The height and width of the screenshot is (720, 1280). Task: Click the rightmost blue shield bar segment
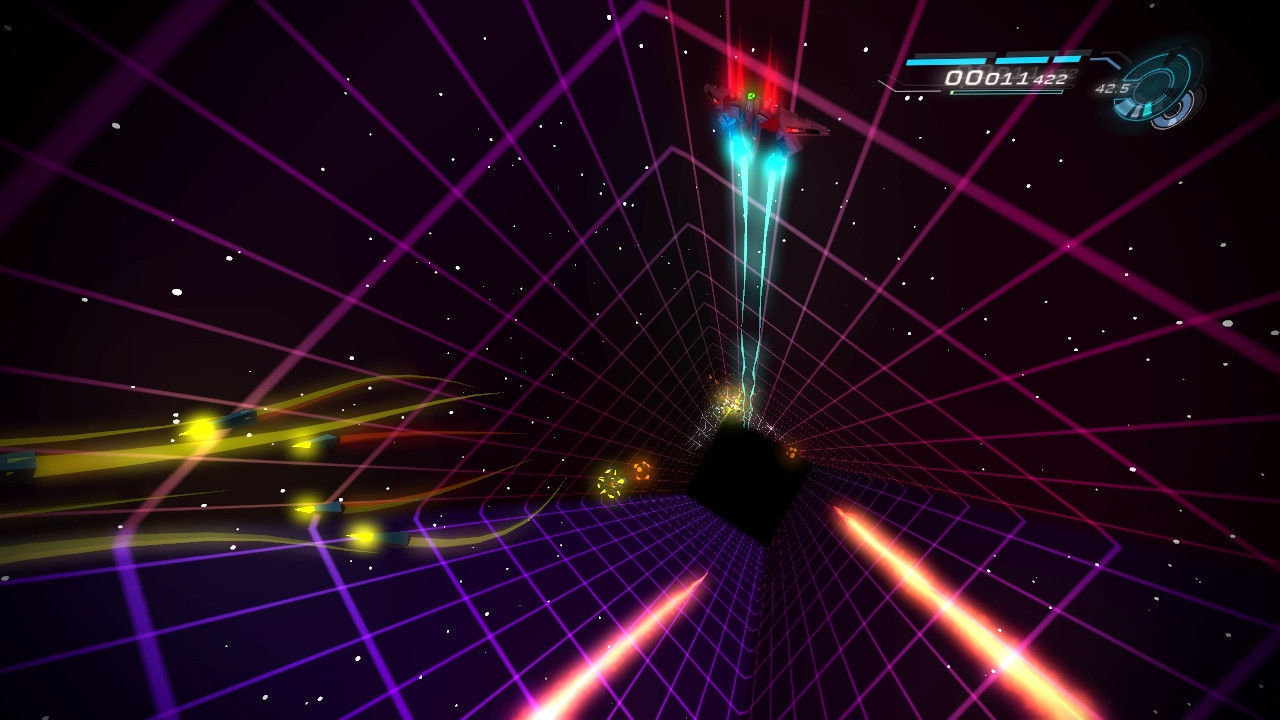(x=1067, y=60)
